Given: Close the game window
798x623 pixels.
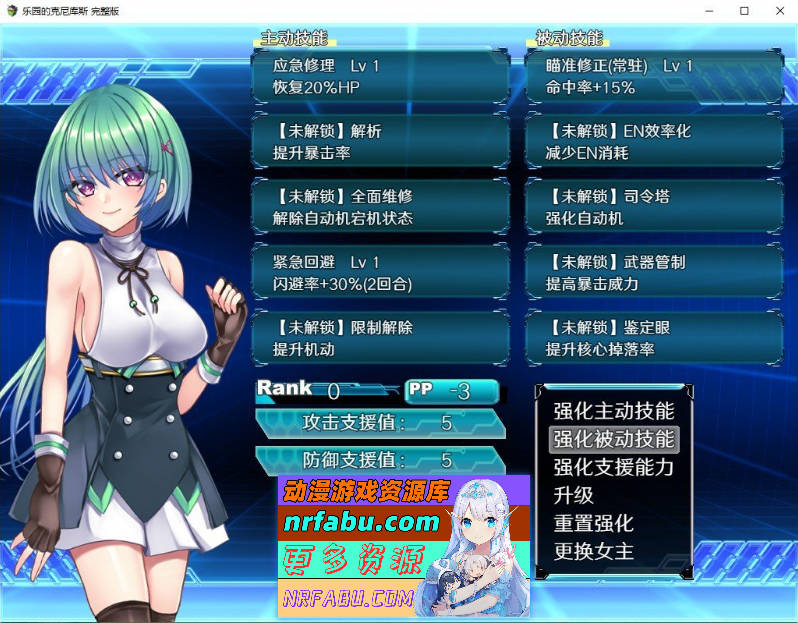Looking at the screenshot, I should click(774, 10).
